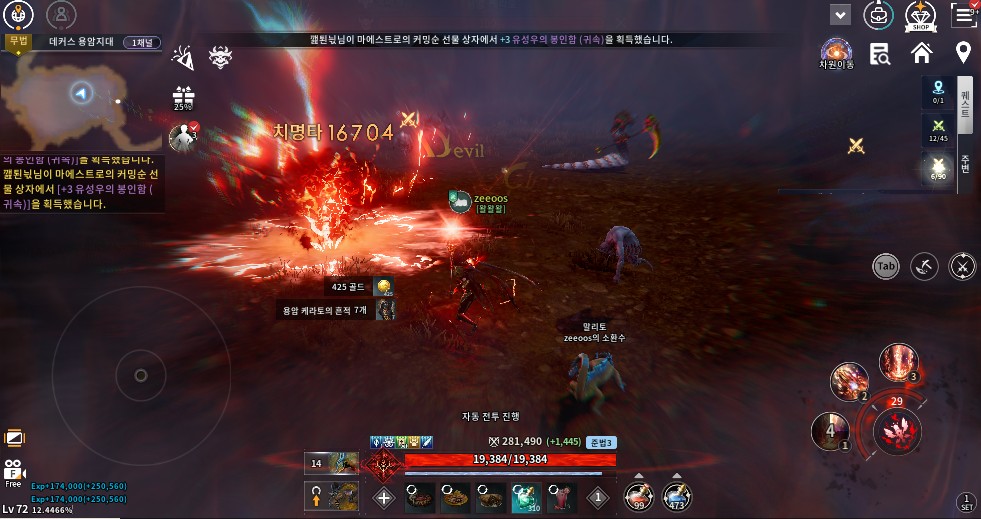Select the green potion quick slot
This screenshot has height=519, width=981.
527,496
